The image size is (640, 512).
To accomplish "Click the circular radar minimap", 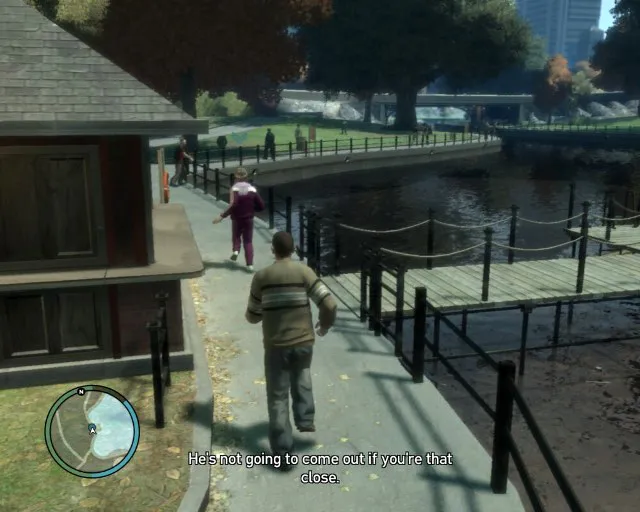I will point(92,431).
